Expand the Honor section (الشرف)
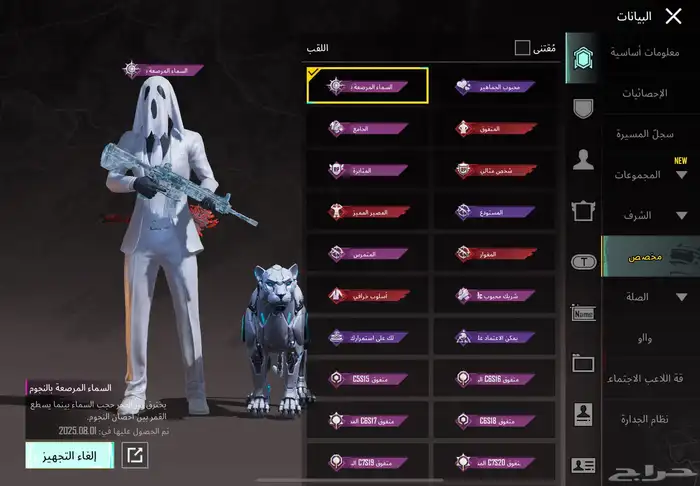 point(650,215)
